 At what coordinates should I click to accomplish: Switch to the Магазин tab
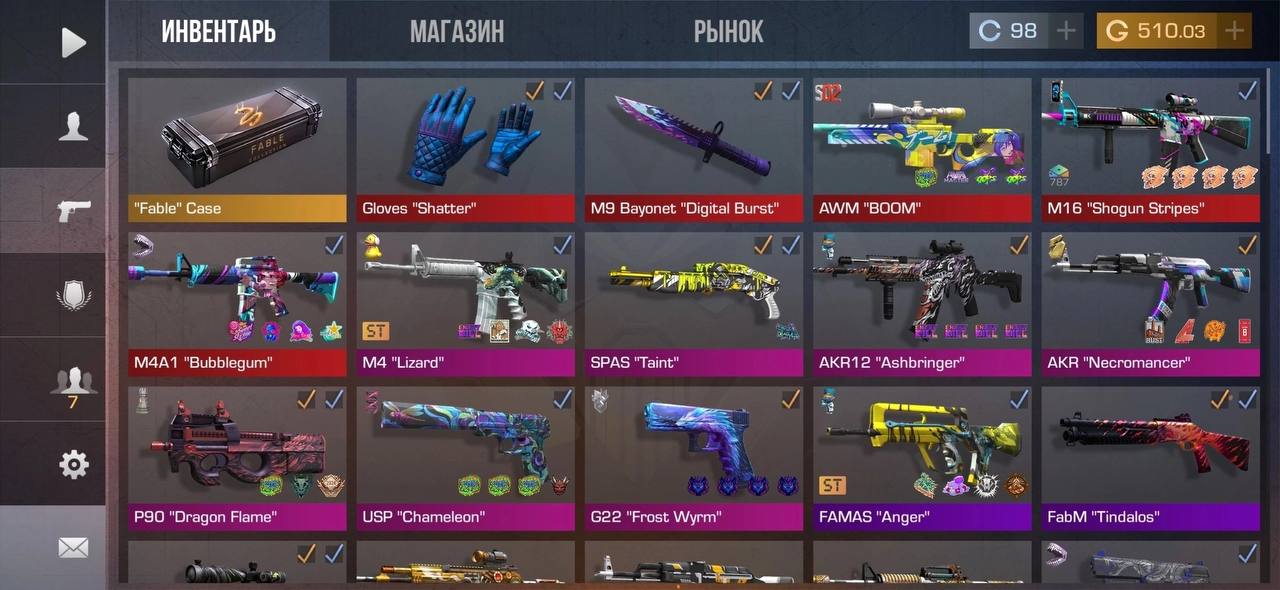[457, 32]
